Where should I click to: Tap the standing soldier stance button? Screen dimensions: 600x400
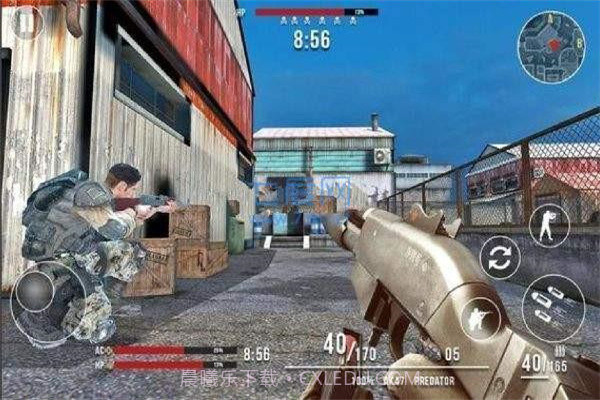pos(548,224)
